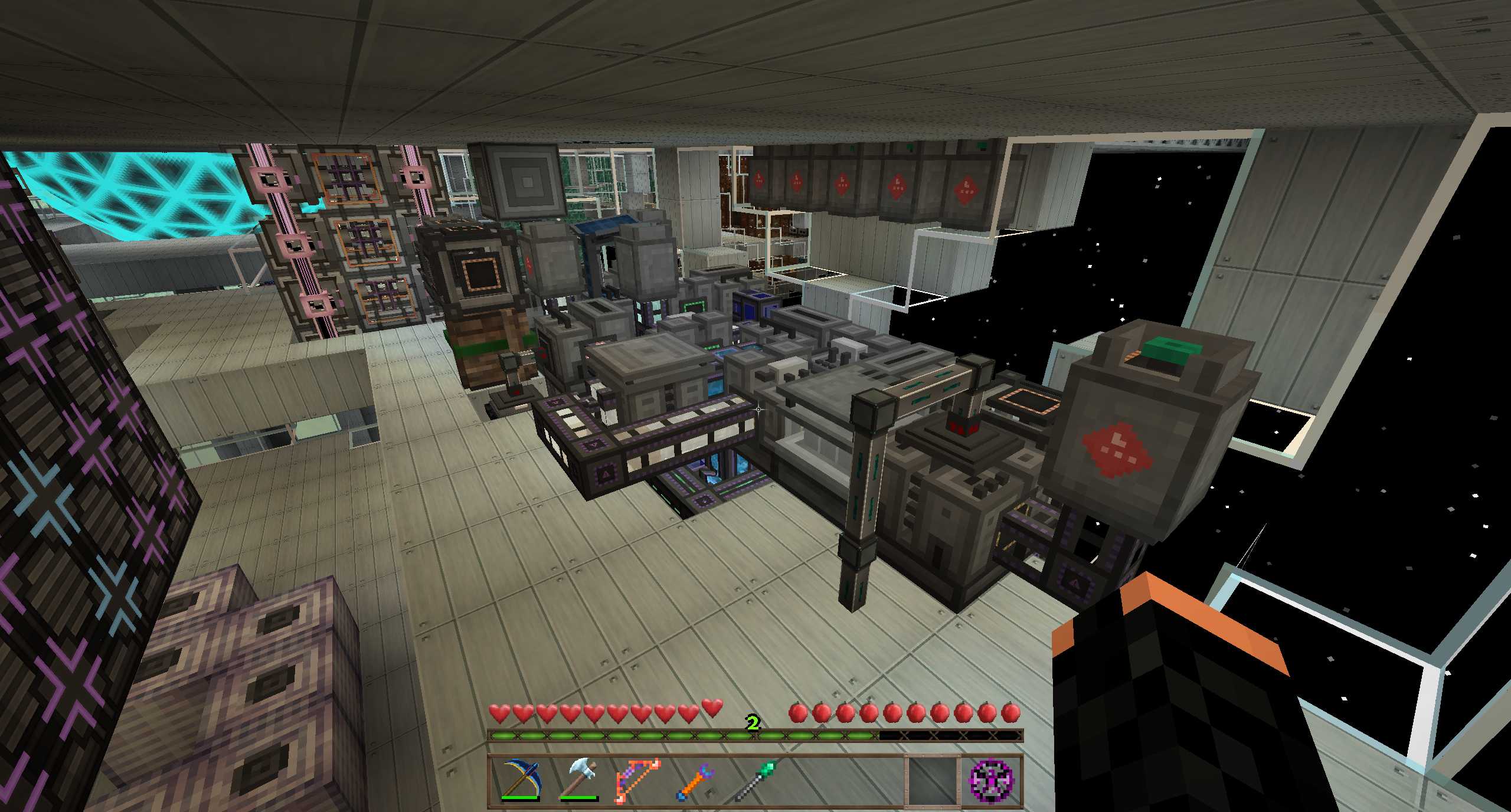Select the purple round orb slot
Screen dimensions: 1511x812
pyautogui.click(x=992, y=780)
